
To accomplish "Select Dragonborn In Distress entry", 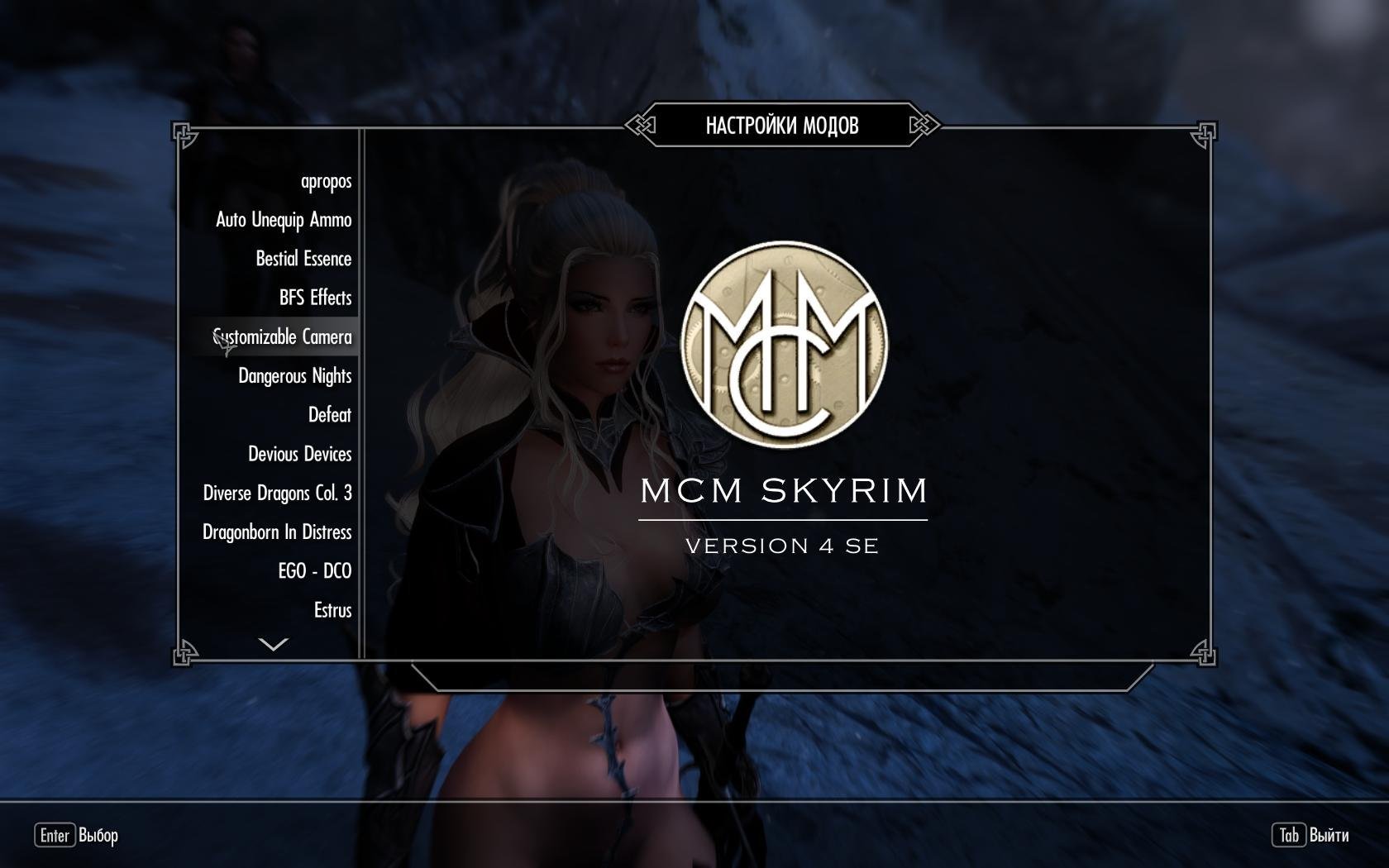I will pos(277,532).
